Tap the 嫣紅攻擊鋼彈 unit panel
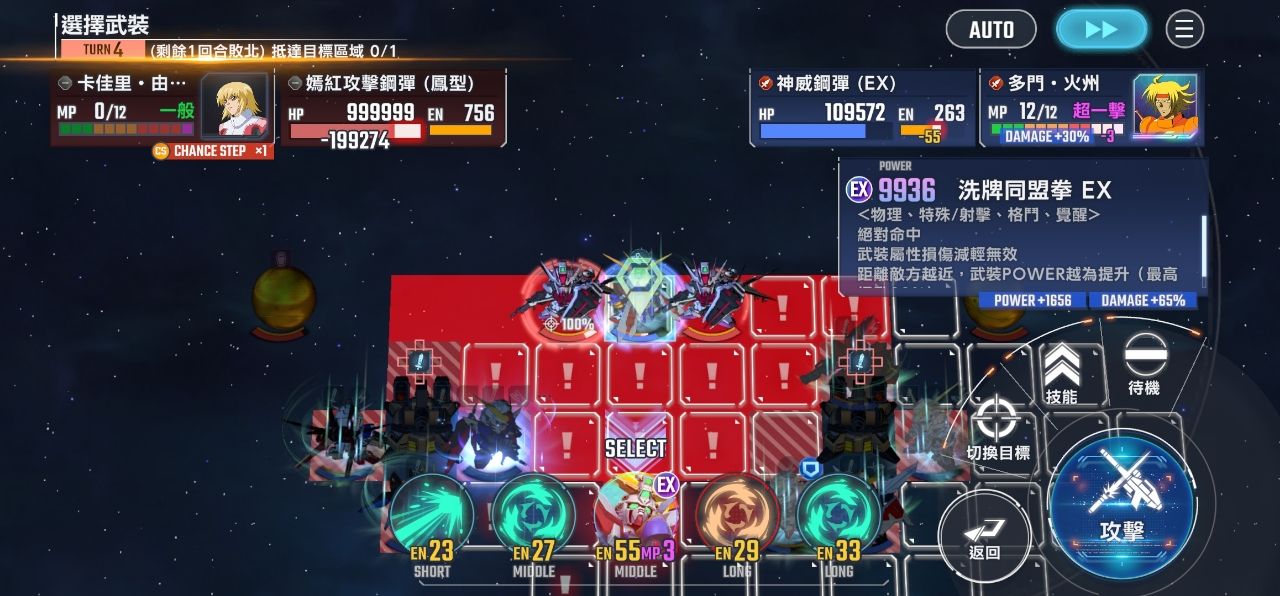Image resolution: width=1280 pixels, height=596 pixels. [x=392, y=109]
